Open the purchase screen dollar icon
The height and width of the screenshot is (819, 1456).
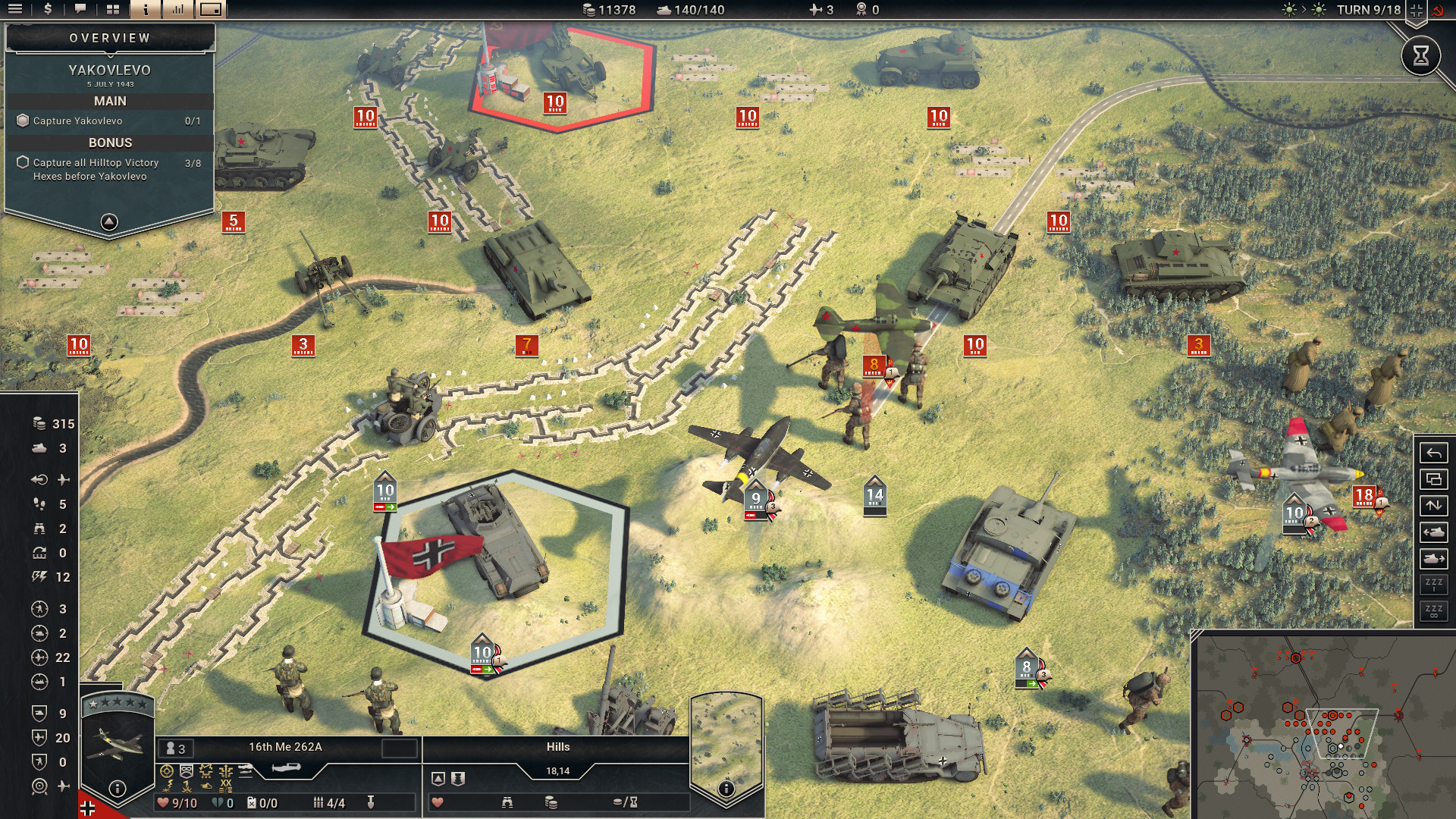coord(49,10)
